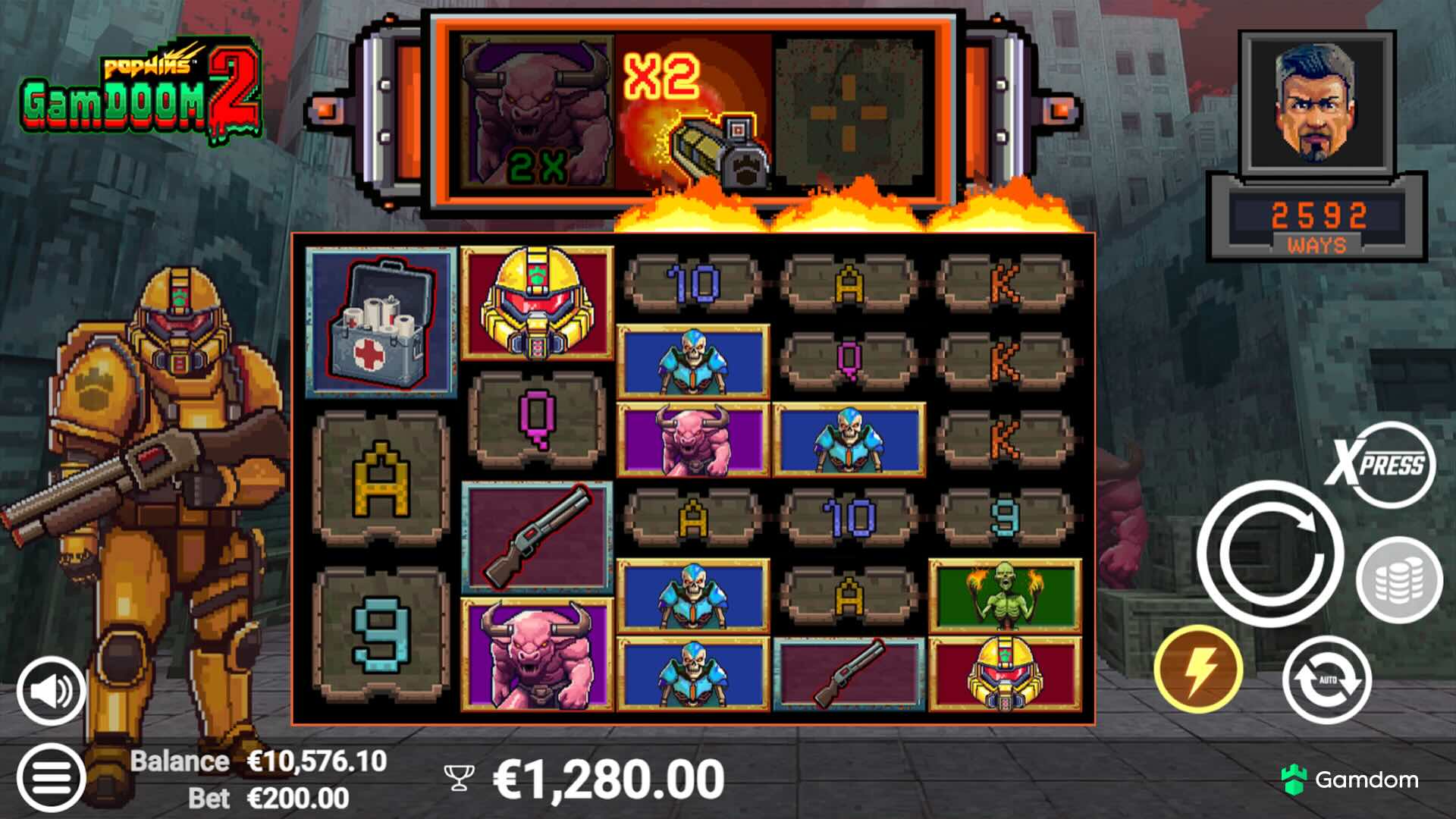Select the shotgun symbol on the second reel

(x=538, y=533)
